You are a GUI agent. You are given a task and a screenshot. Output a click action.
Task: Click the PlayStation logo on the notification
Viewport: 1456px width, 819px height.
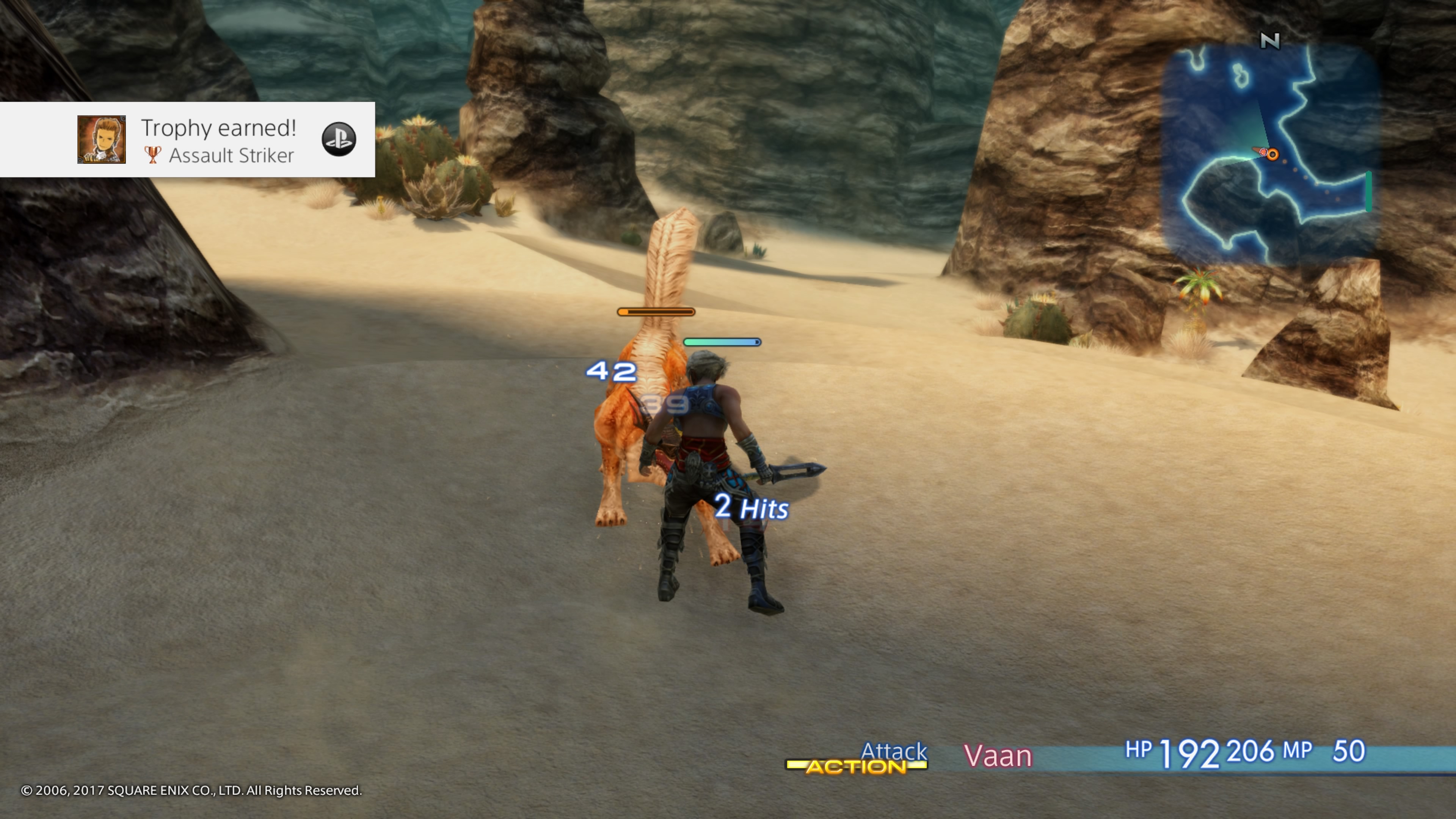click(x=339, y=139)
